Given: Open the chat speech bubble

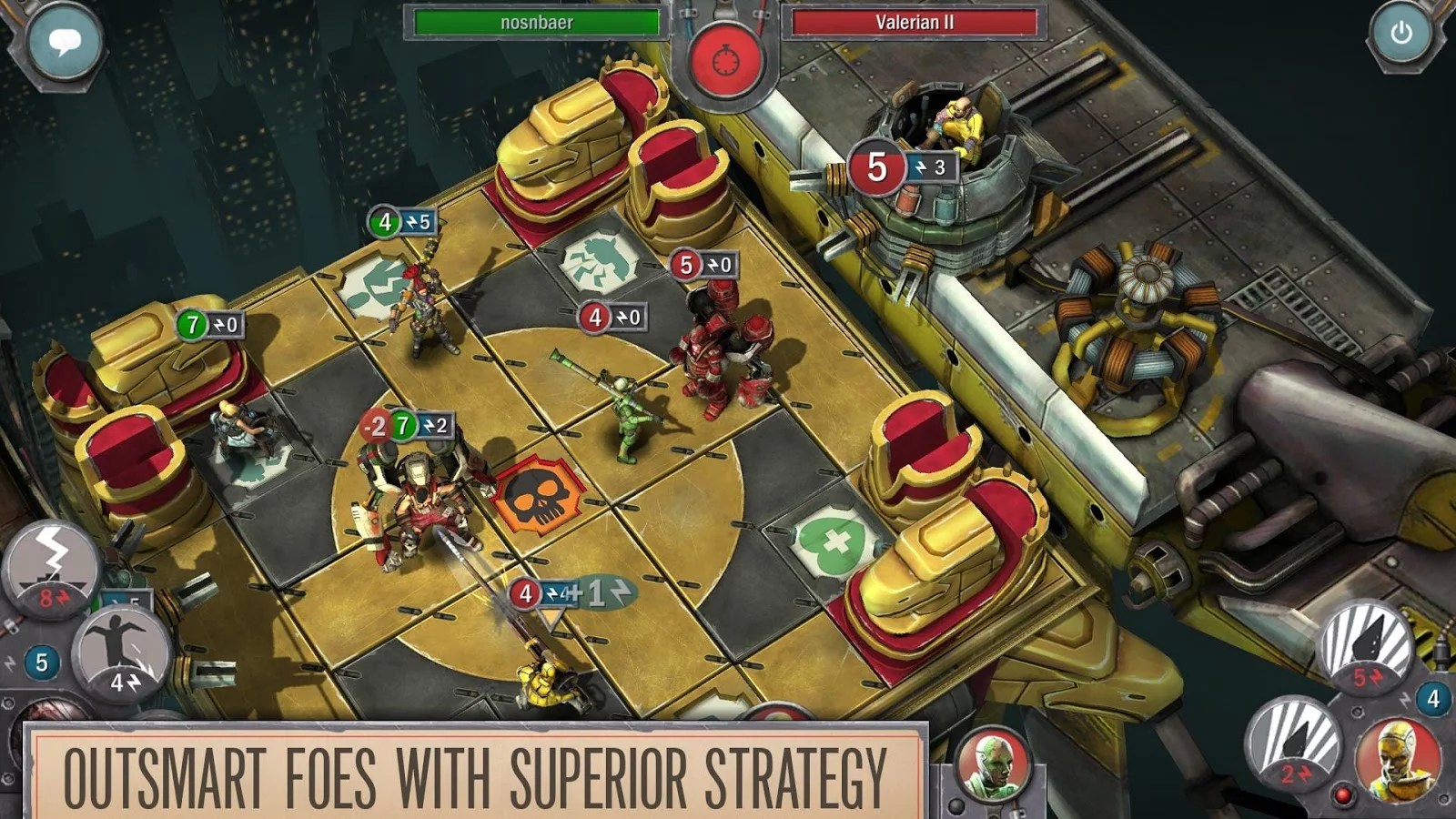Looking at the screenshot, I should coord(64,41).
